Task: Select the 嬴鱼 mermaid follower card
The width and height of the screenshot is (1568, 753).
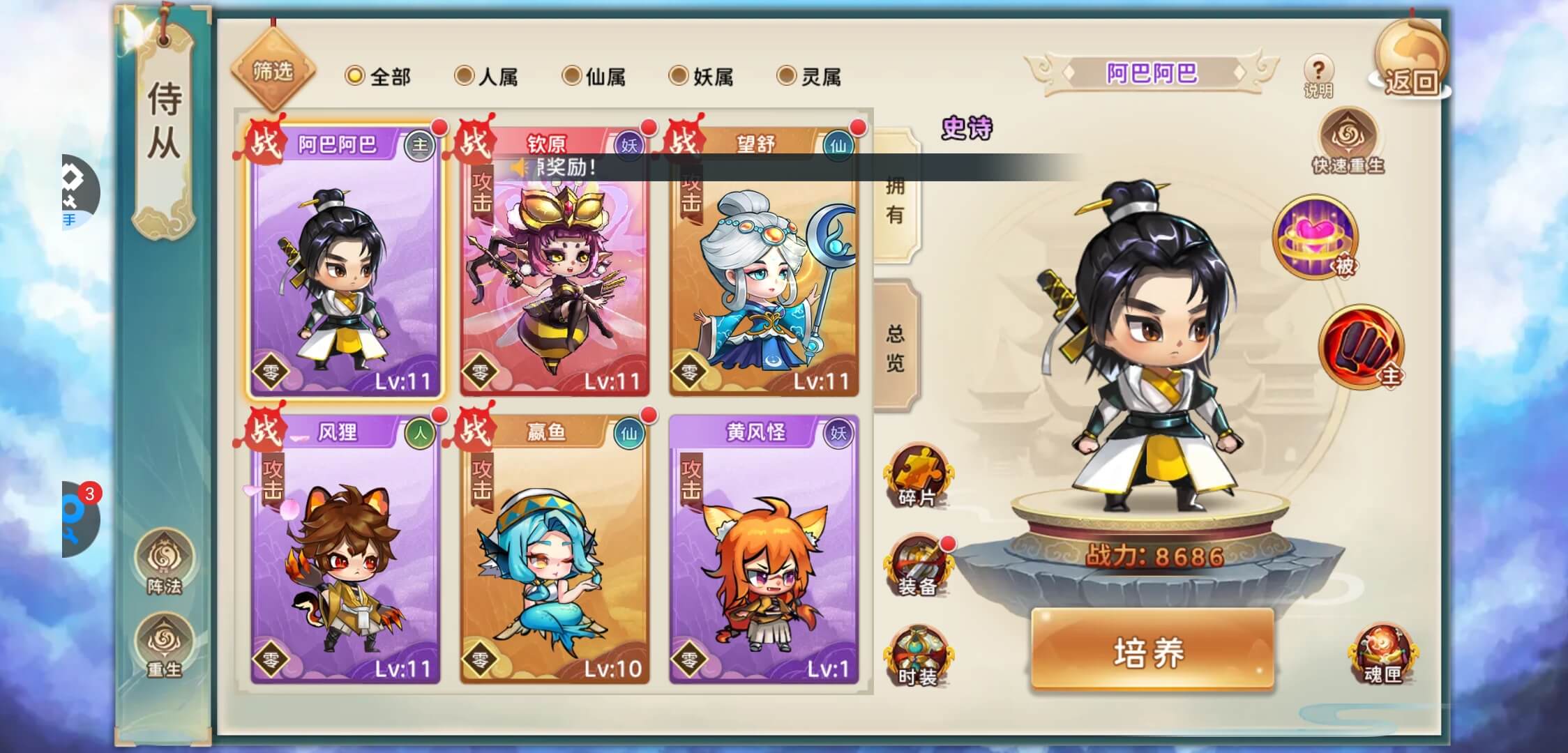Action: tap(555, 551)
